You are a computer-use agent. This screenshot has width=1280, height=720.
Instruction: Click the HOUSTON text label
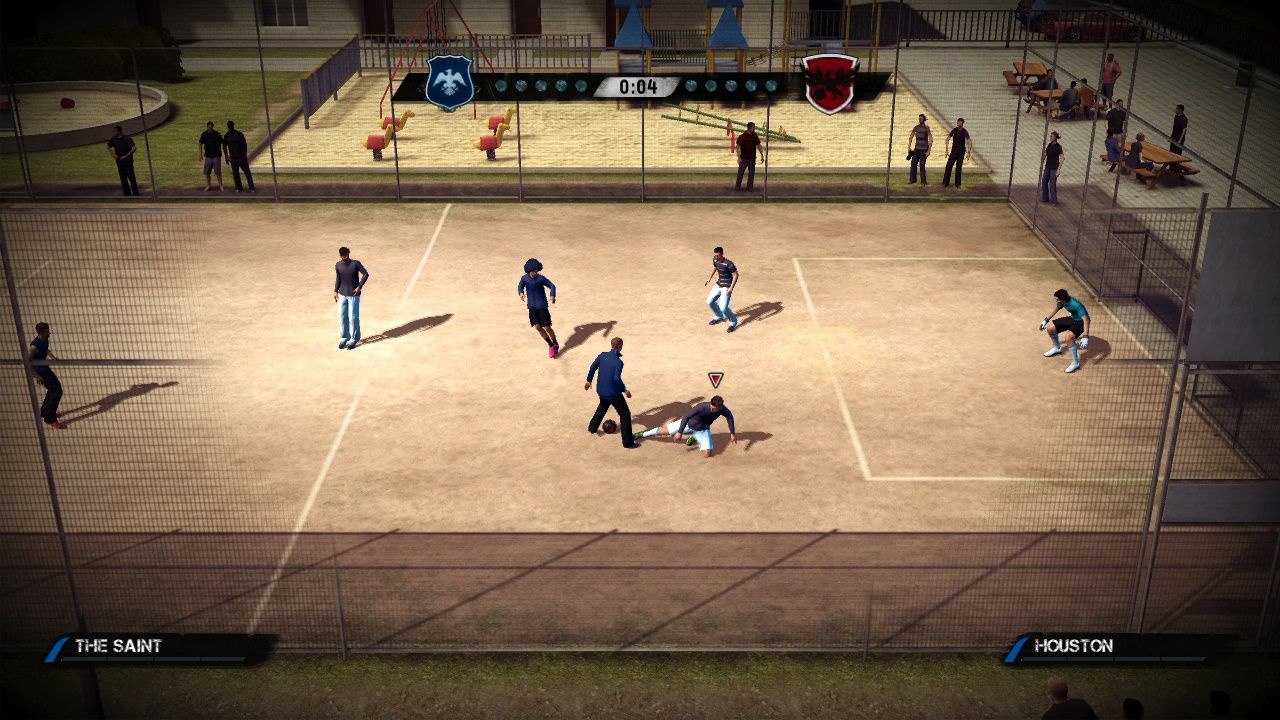coord(1072,646)
